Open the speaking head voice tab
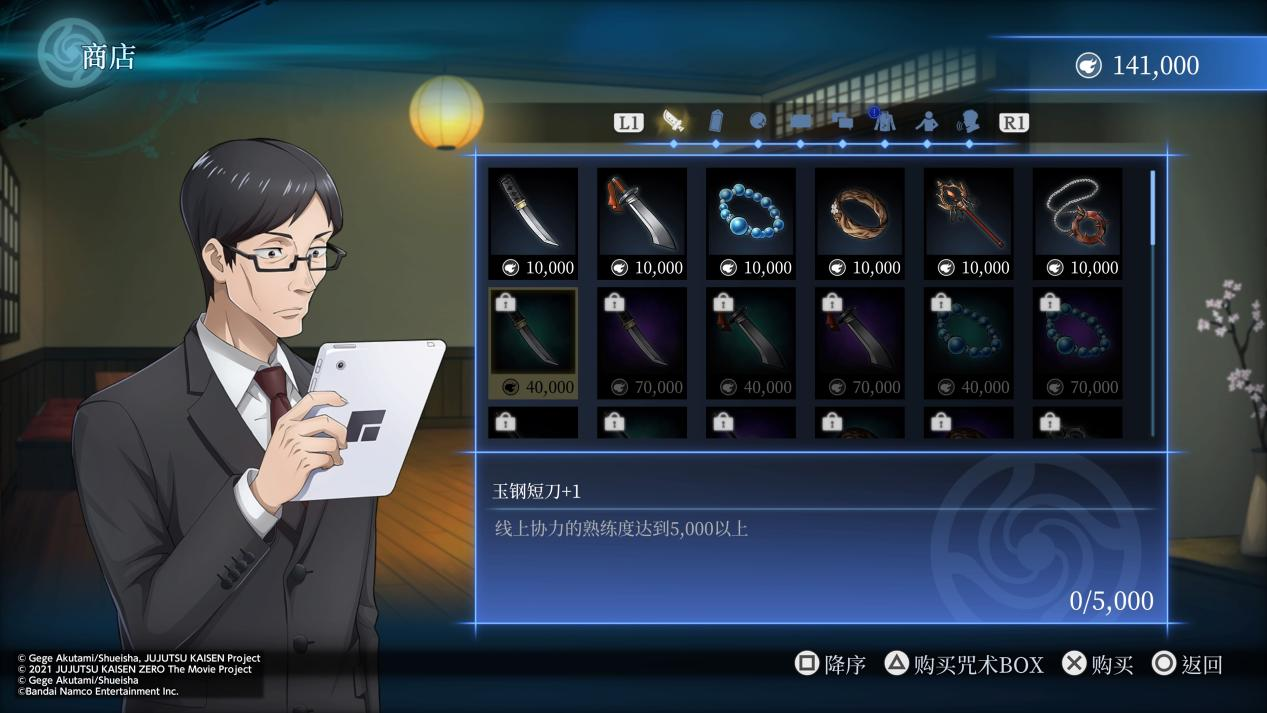The image size is (1267, 713). pos(969,122)
